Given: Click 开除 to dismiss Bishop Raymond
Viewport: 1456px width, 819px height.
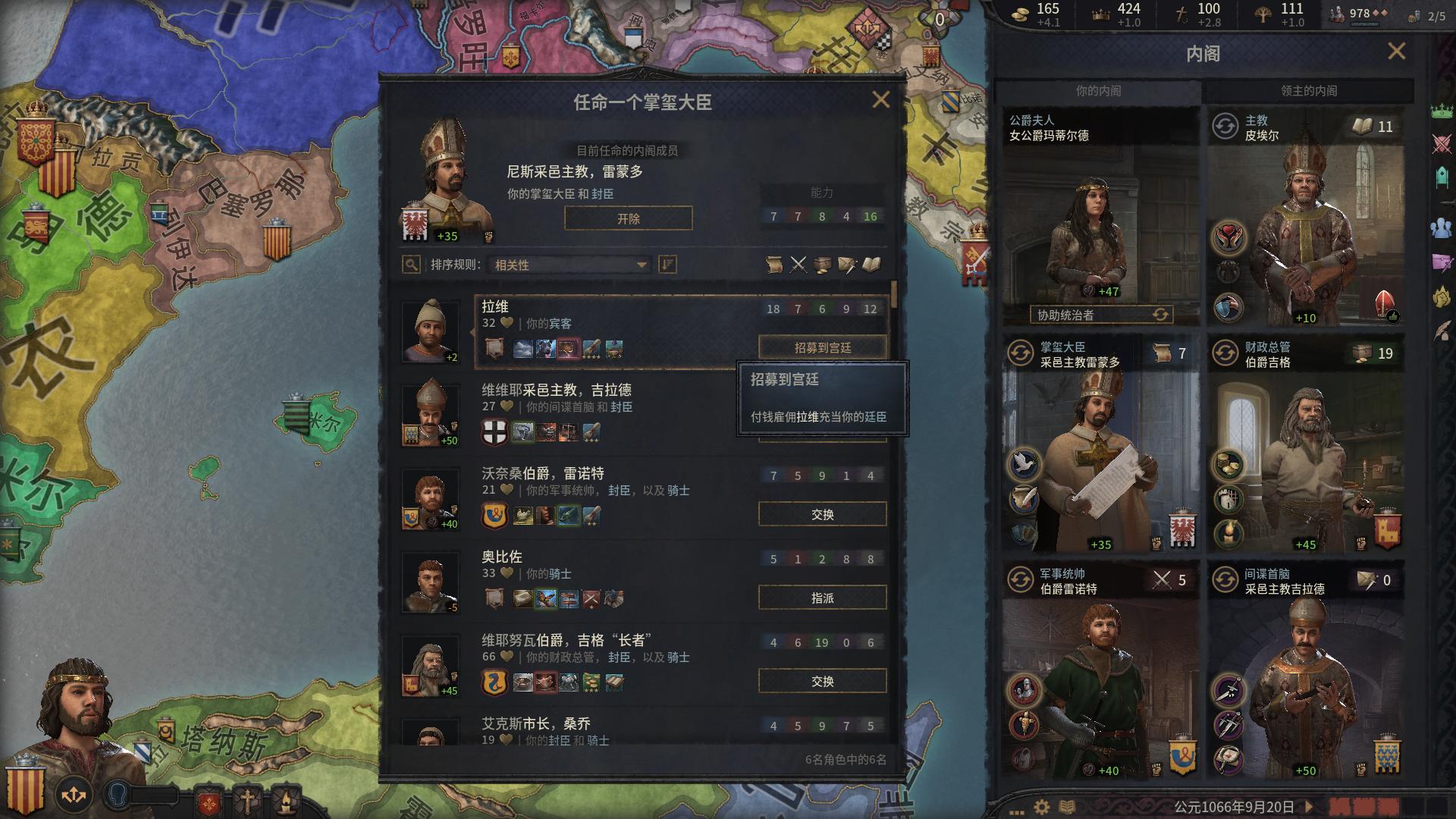Looking at the screenshot, I should point(628,218).
